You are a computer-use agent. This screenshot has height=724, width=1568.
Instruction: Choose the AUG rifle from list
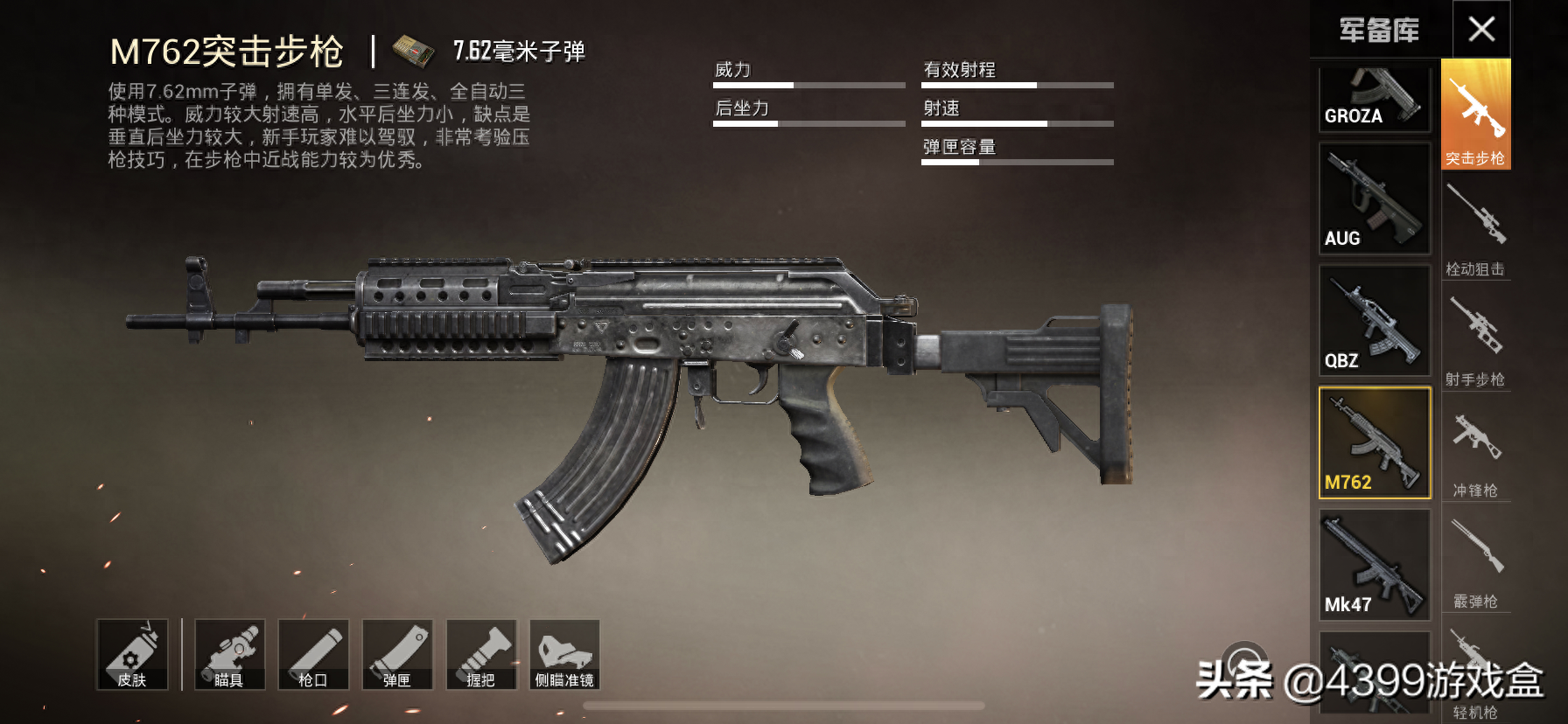coord(1374,199)
